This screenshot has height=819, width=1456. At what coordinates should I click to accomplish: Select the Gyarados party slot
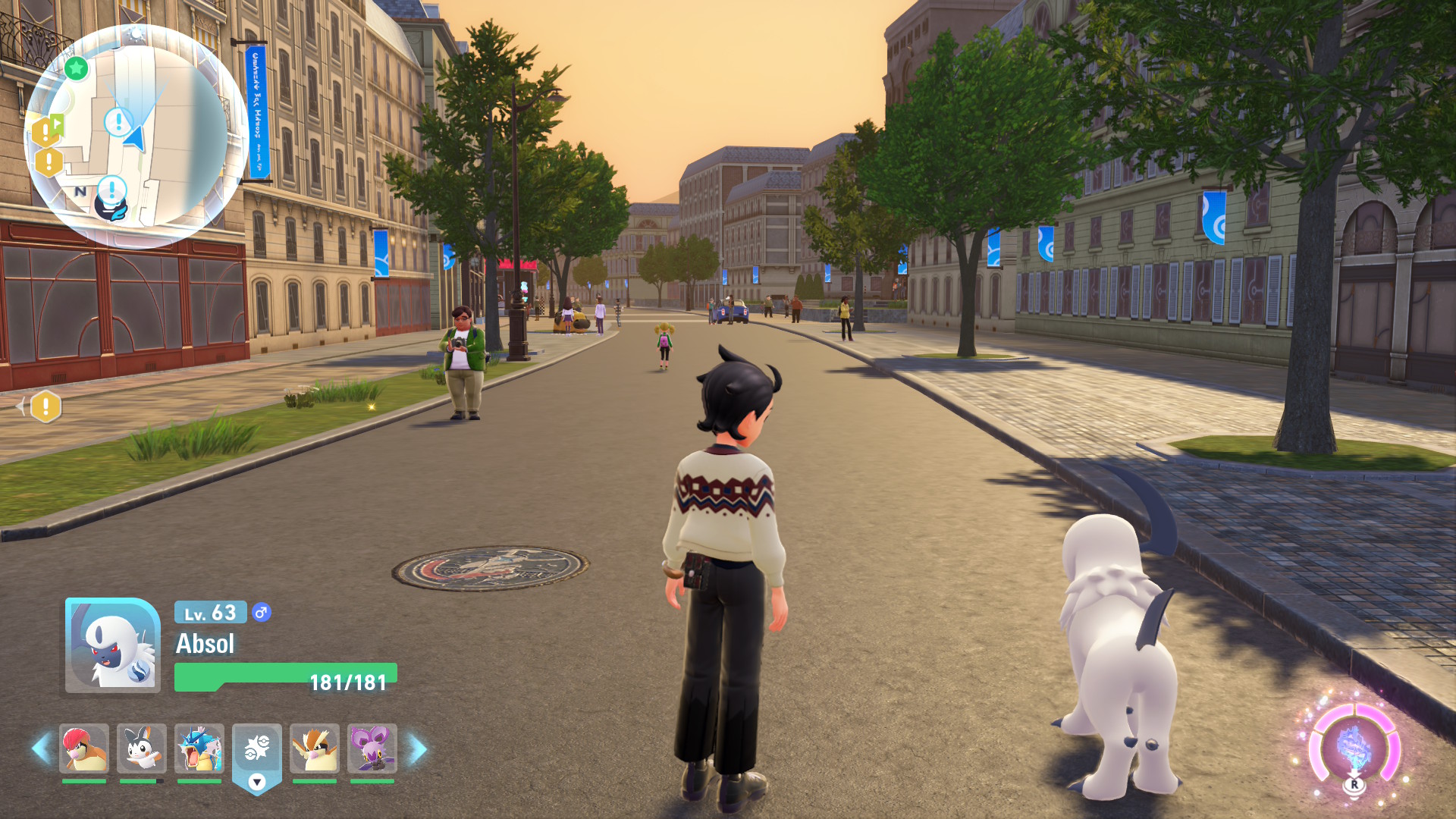pos(199,748)
